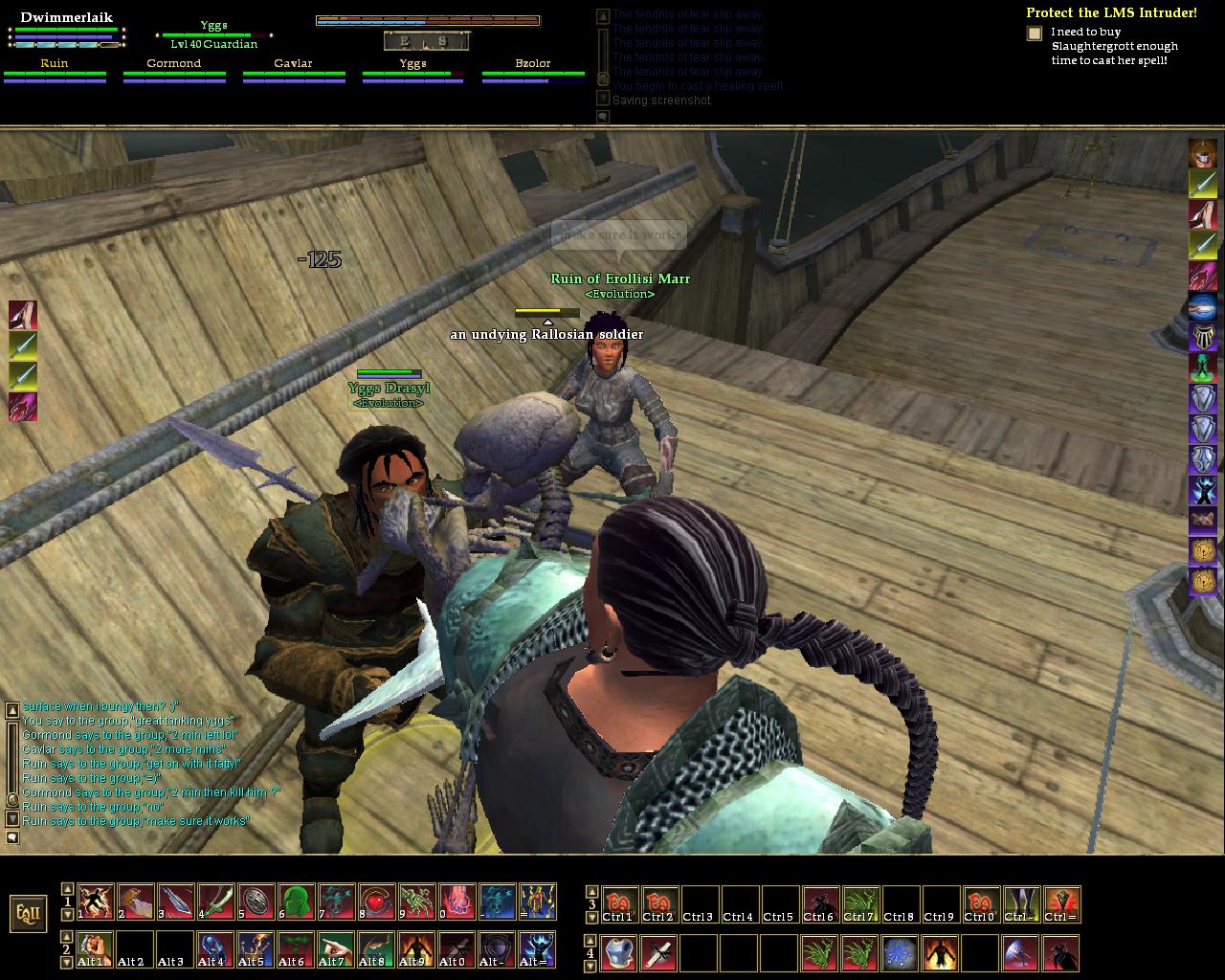
Task: Use the pointing hand ability on Alt 7
Action: [336, 948]
